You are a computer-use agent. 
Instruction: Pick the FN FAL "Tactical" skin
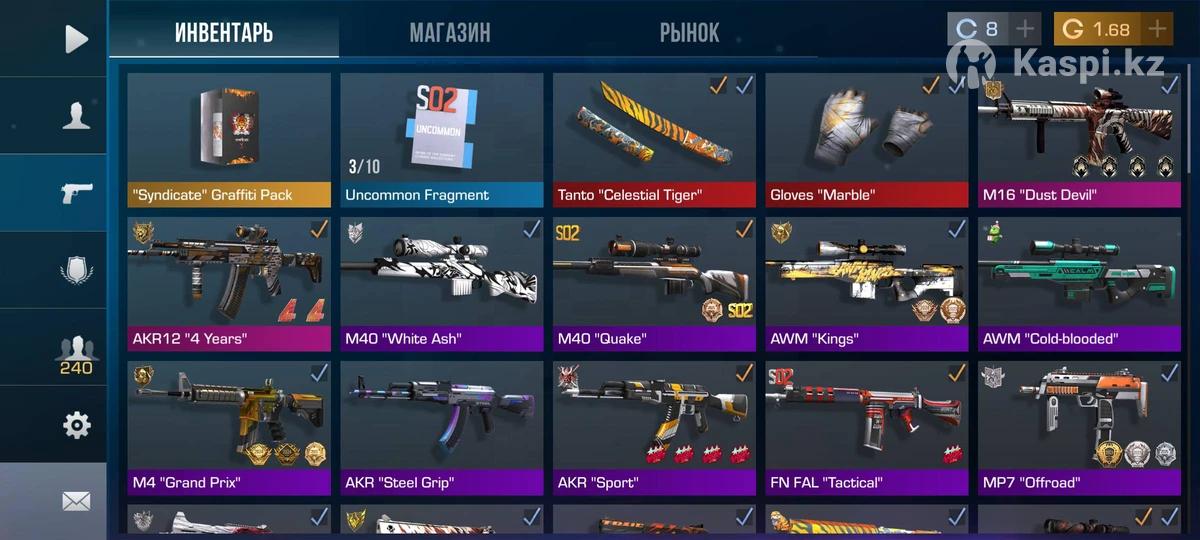point(867,427)
